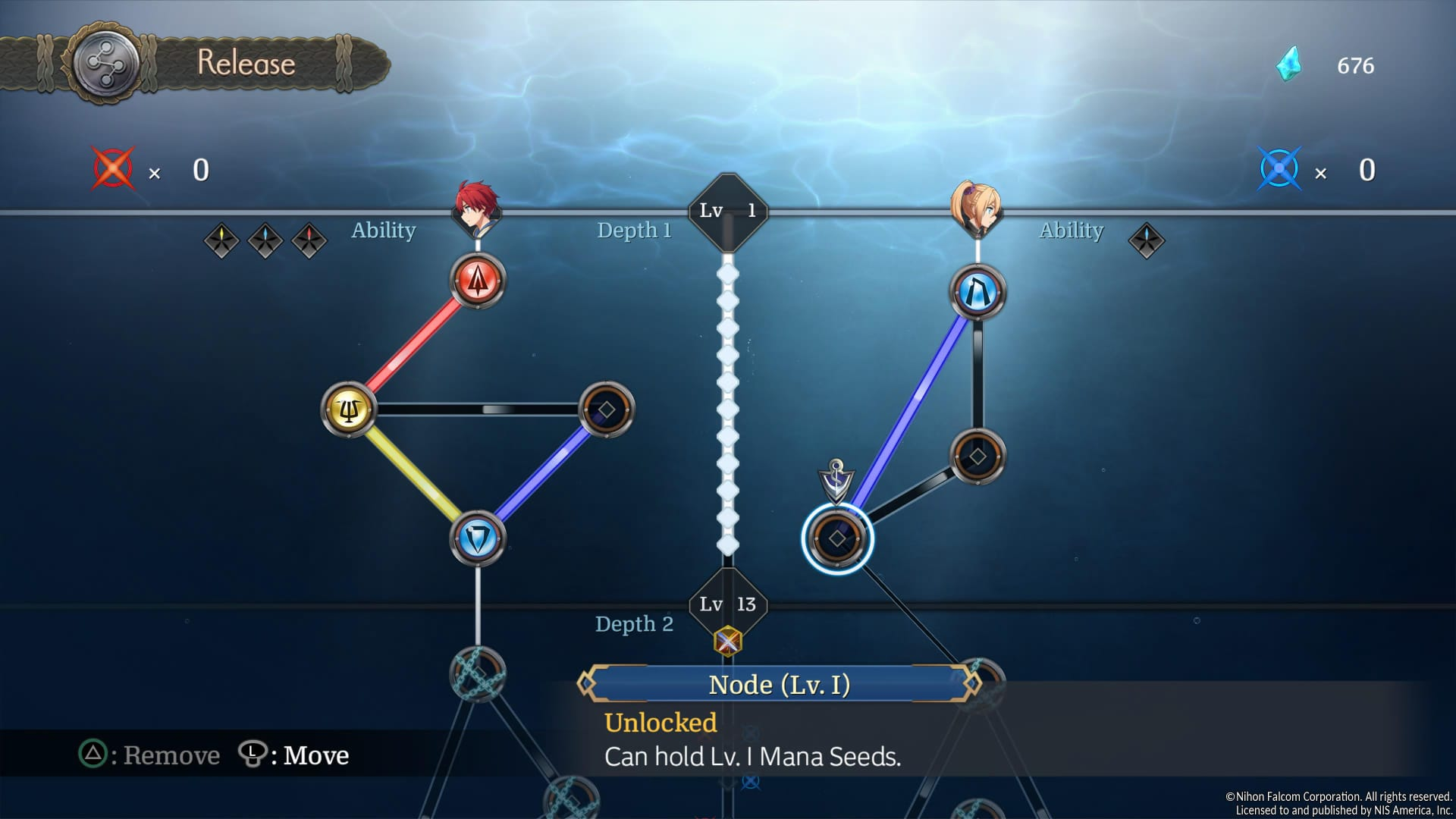Choose the yellow trident mana seed node
The height and width of the screenshot is (819, 1456).
349,410
